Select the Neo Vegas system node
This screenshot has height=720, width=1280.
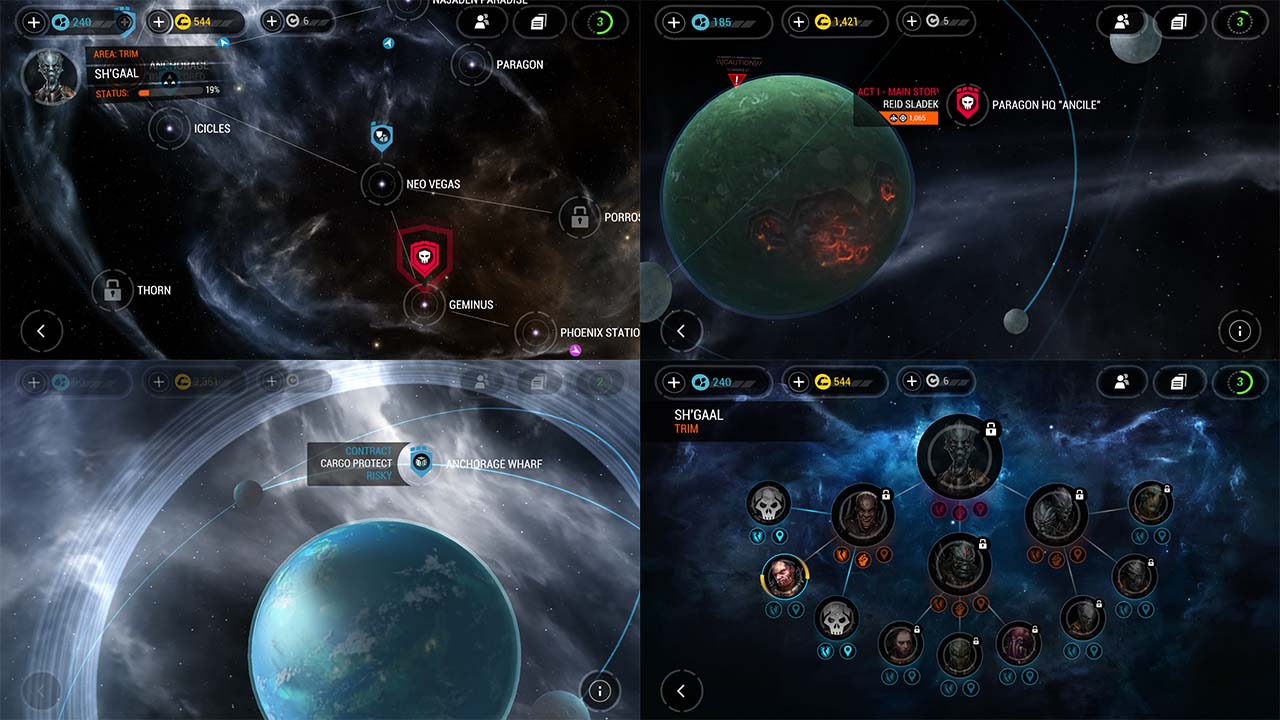[381, 184]
